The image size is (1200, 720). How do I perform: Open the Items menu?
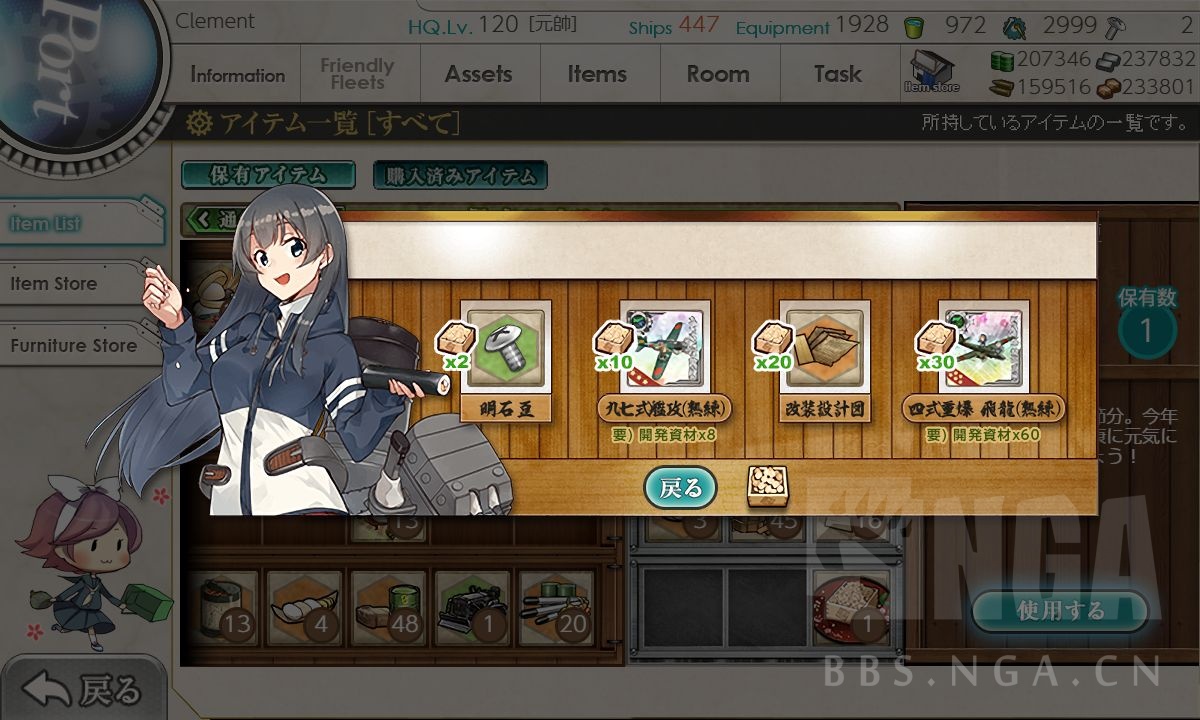tap(597, 75)
